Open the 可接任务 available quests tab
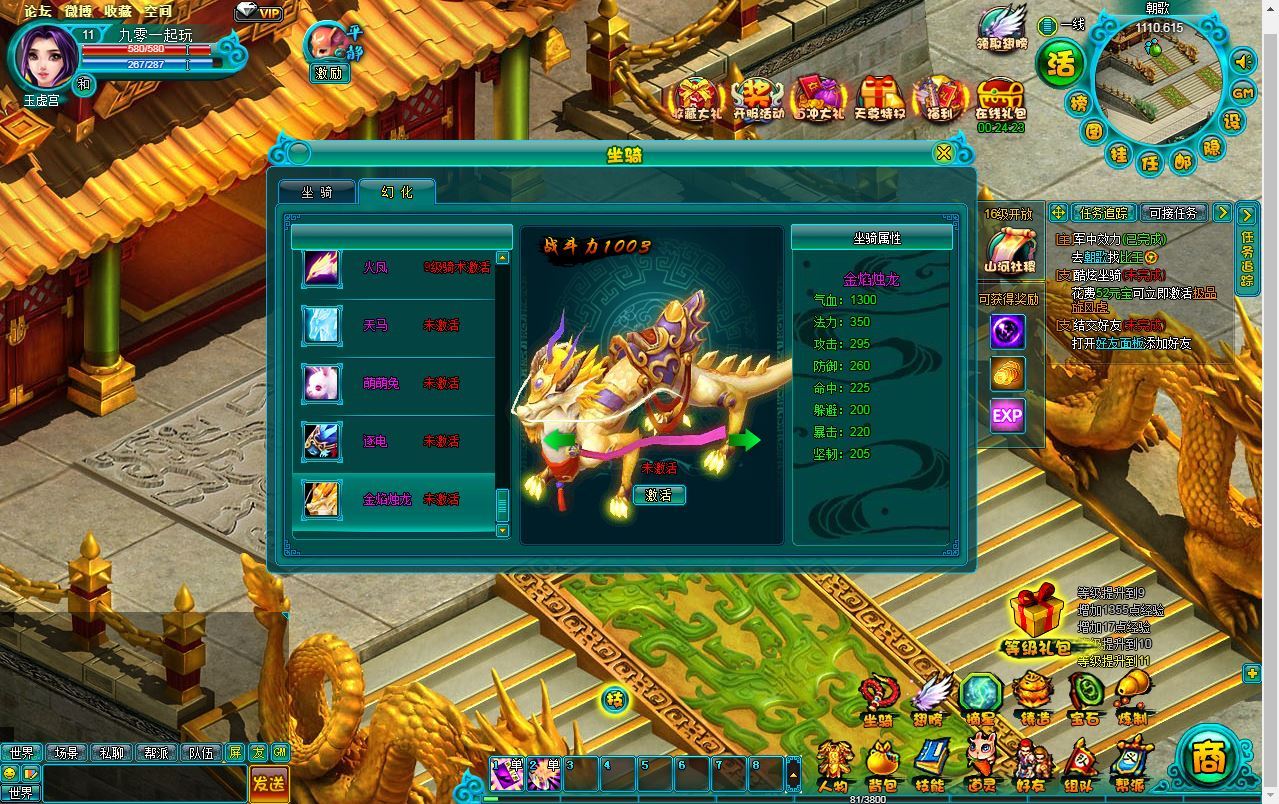The image size is (1279, 804). click(x=1173, y=213)
